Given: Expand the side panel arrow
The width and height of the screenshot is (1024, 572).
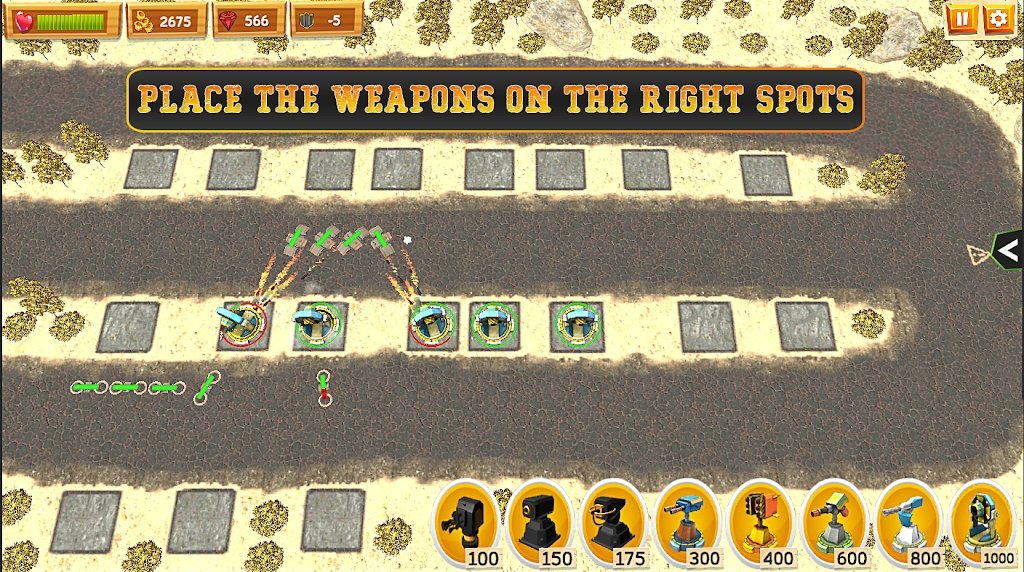Looking at the screenshot, I should point(1008,249).
